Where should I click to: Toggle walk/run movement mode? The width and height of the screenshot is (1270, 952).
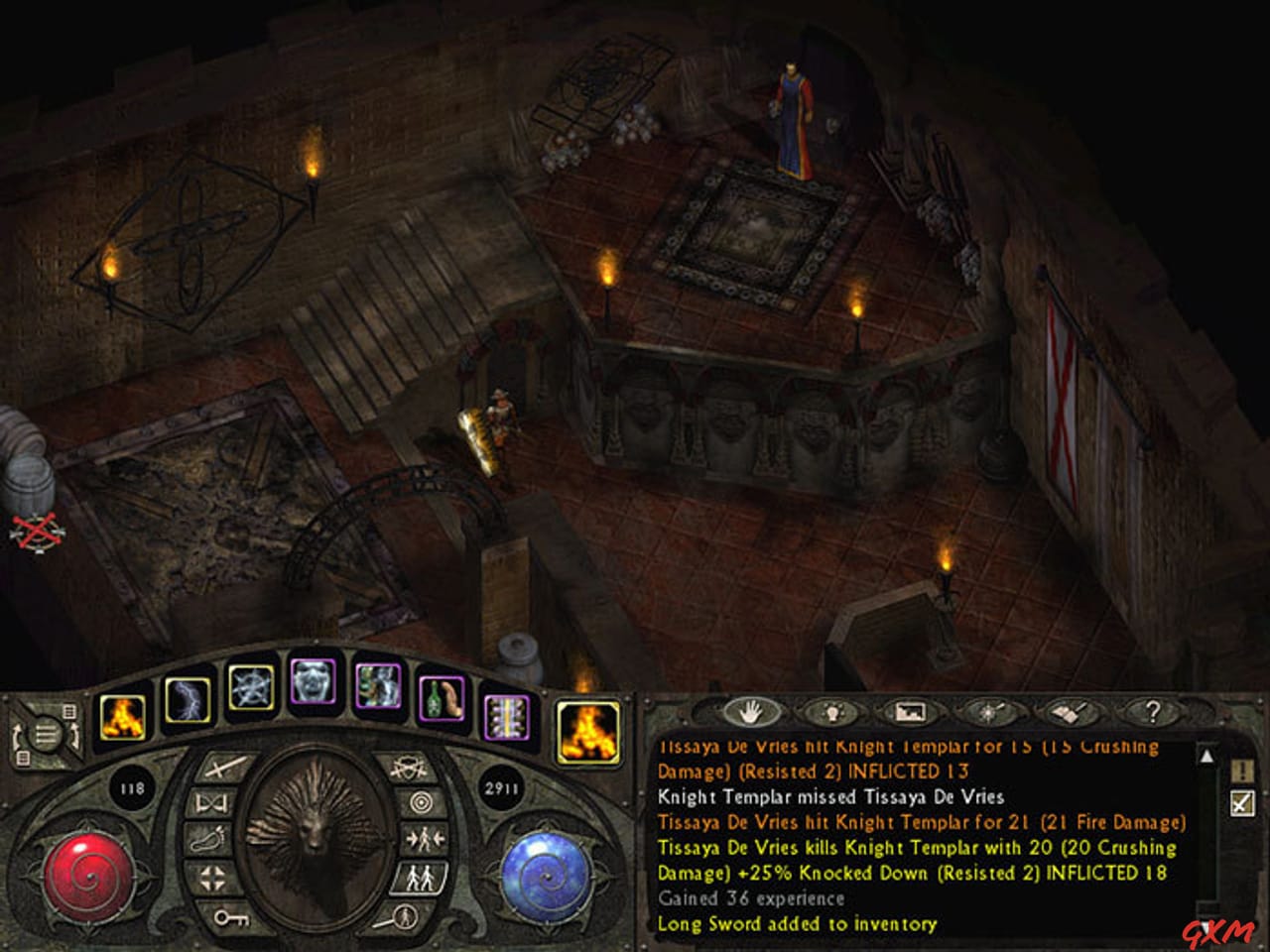(x=419, y=877)
